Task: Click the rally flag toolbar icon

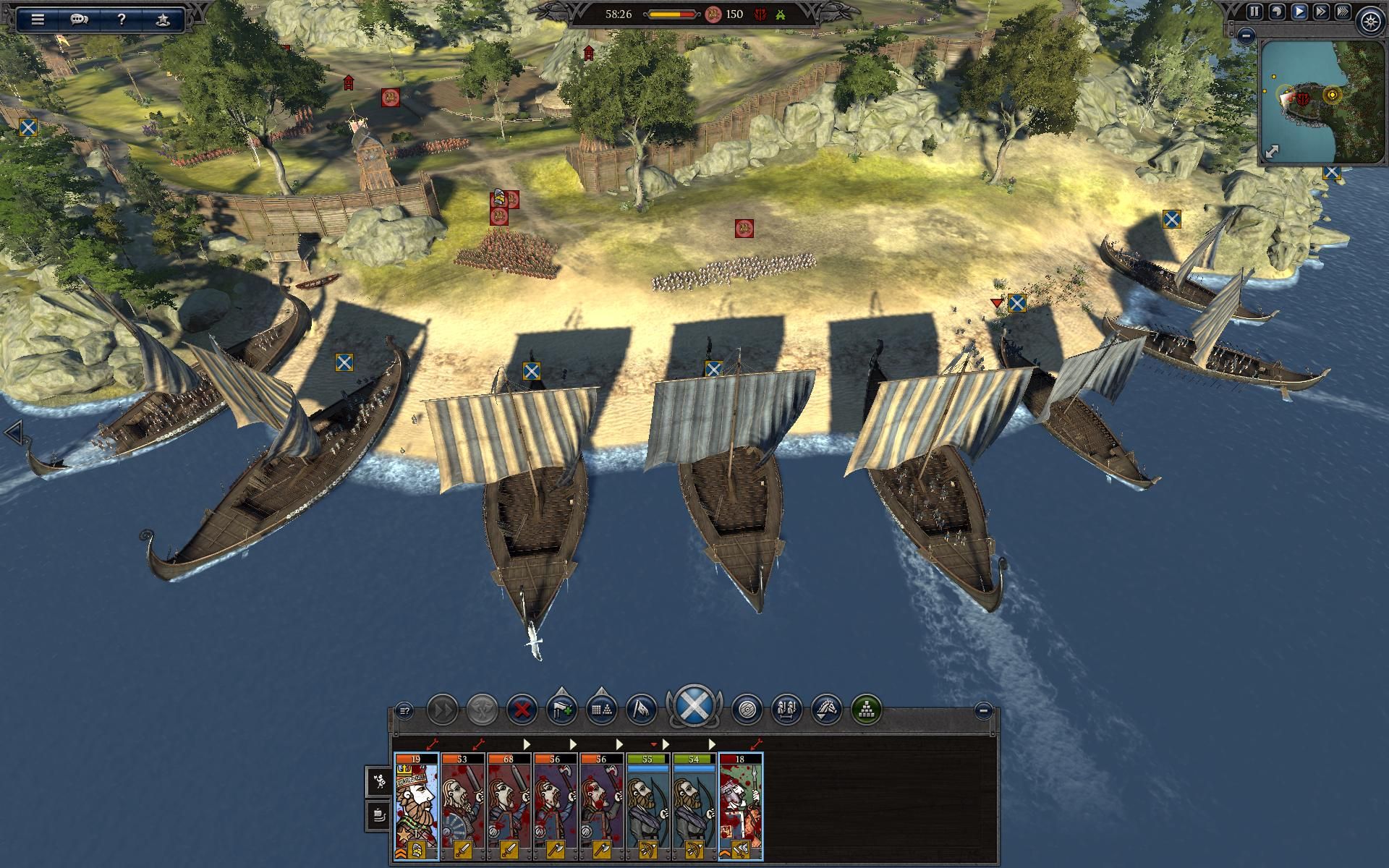Action: [641, 710]
